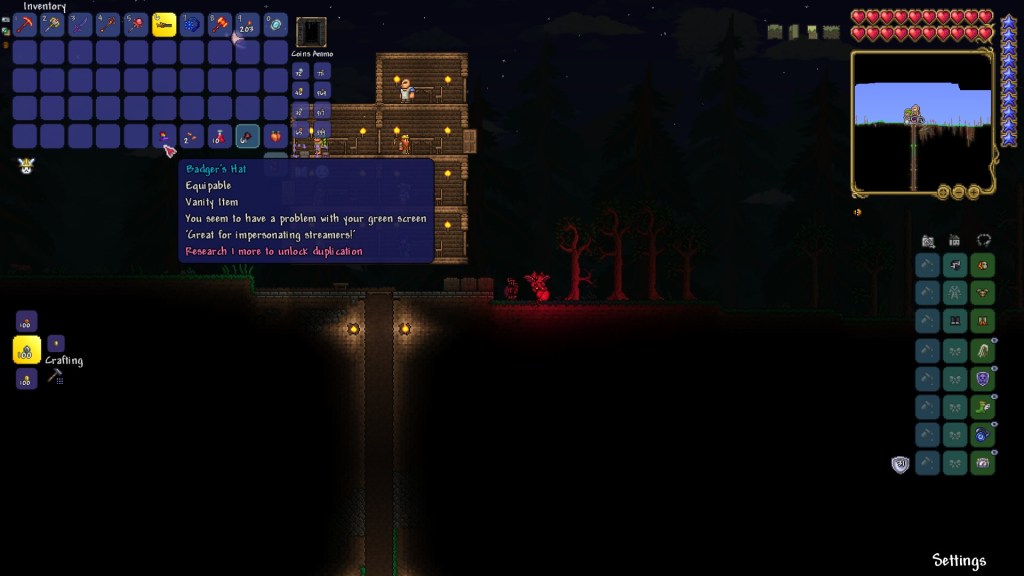Select the torch stack of 203 in hotbar
The height and width of the screenshot is (576, 1024).
248,25
